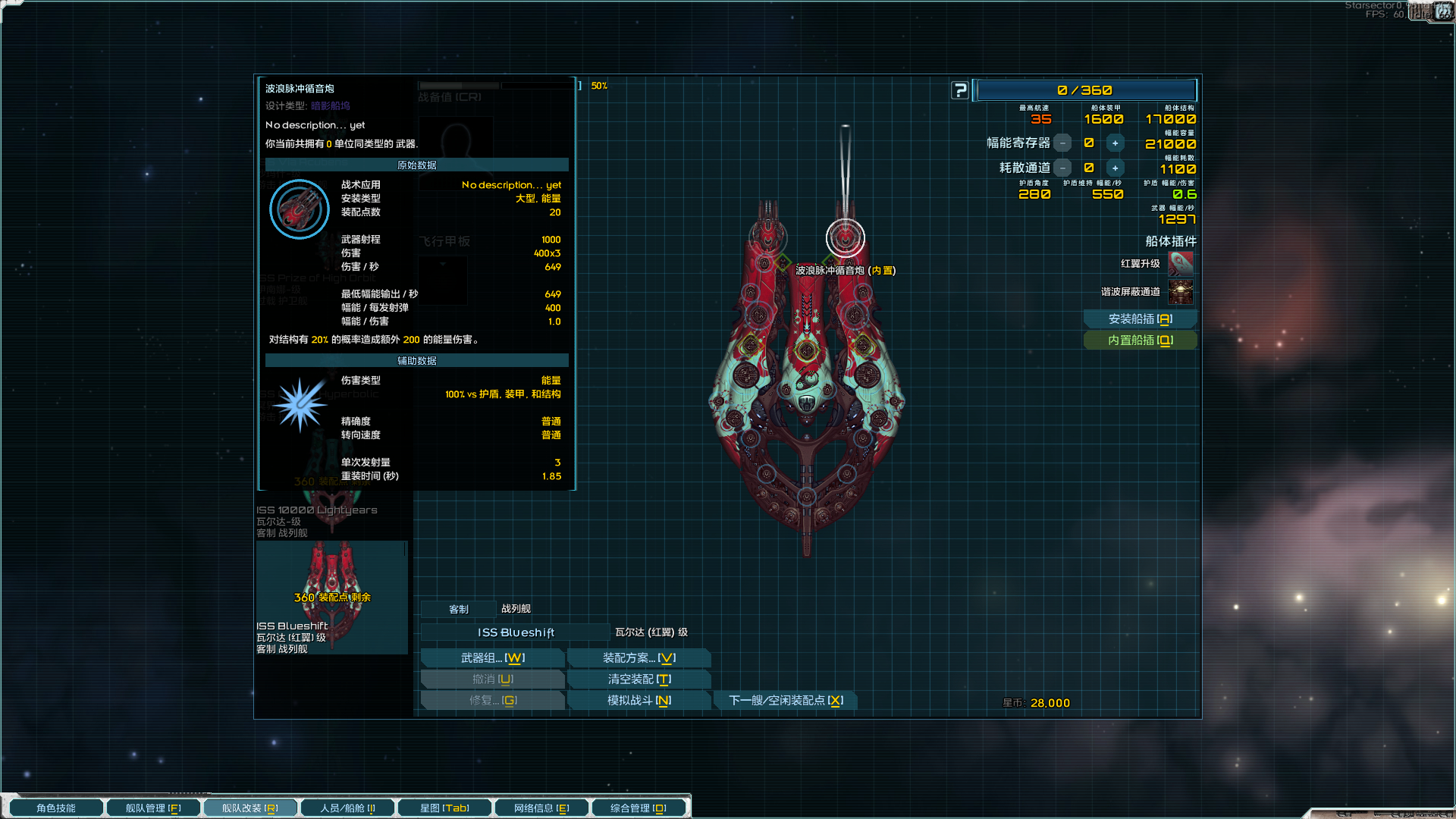The width and height of the screenshot is (1456, 819).
Task: Open the Star Map (星图) tab
Action: [x=444, y=808]
